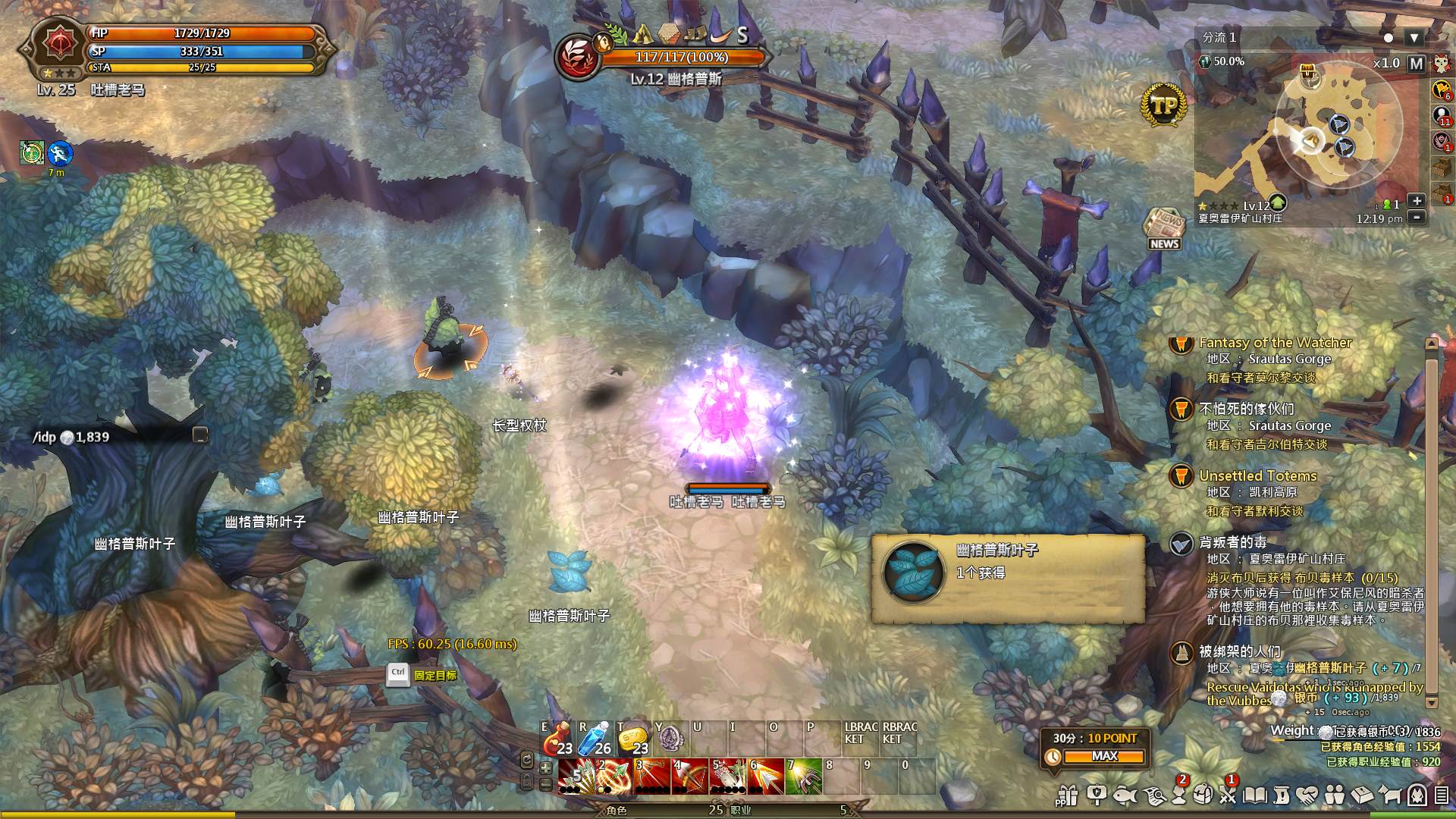This screenshot has width=1456, height=819.
Task: Open the TP shop medallion
Action: 1163,105
